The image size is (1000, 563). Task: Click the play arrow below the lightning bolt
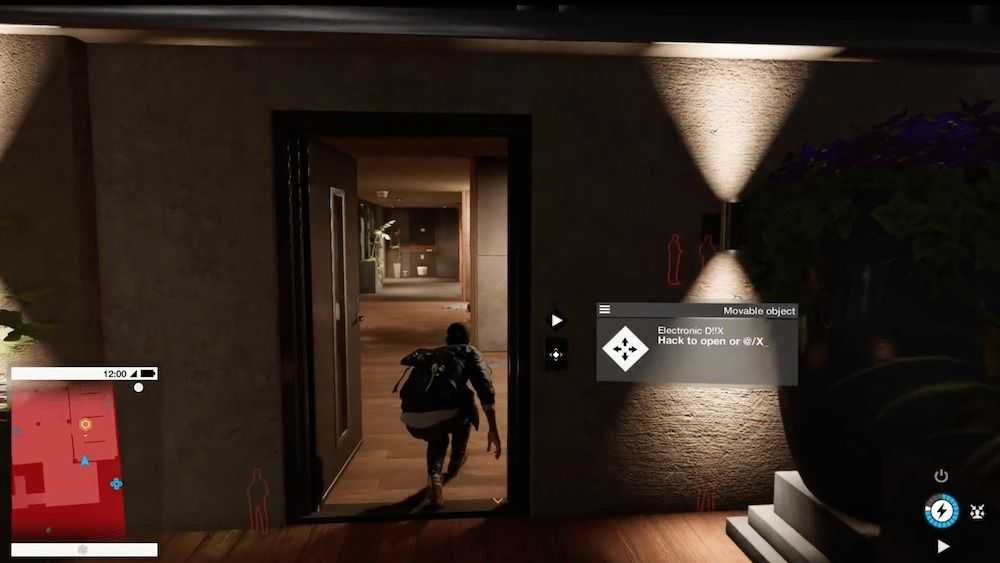pos(943,546)
